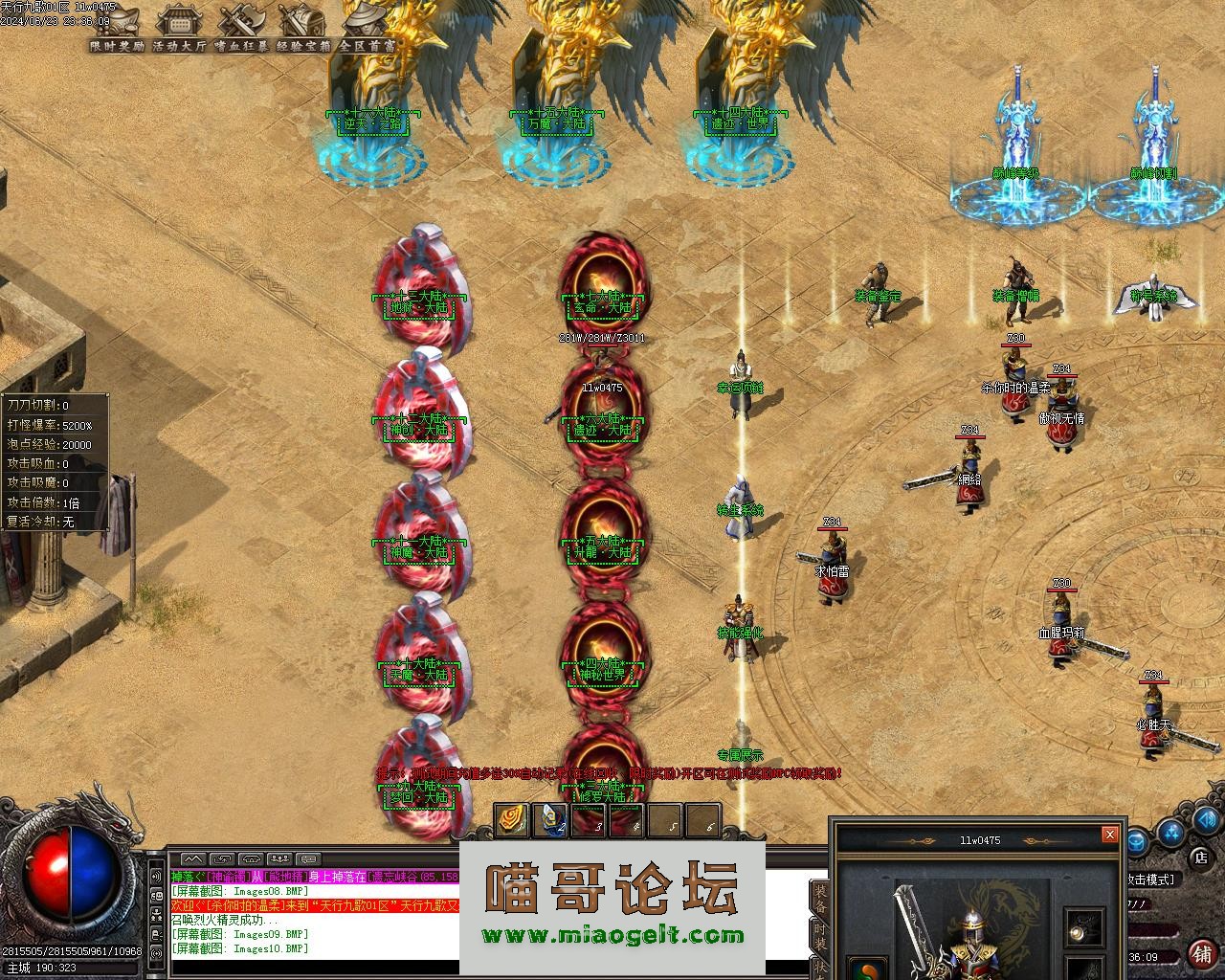This screenshot has height=980, width=1225.
Task: Select the three-figures group icon above chat
Action: coord(281,859)
